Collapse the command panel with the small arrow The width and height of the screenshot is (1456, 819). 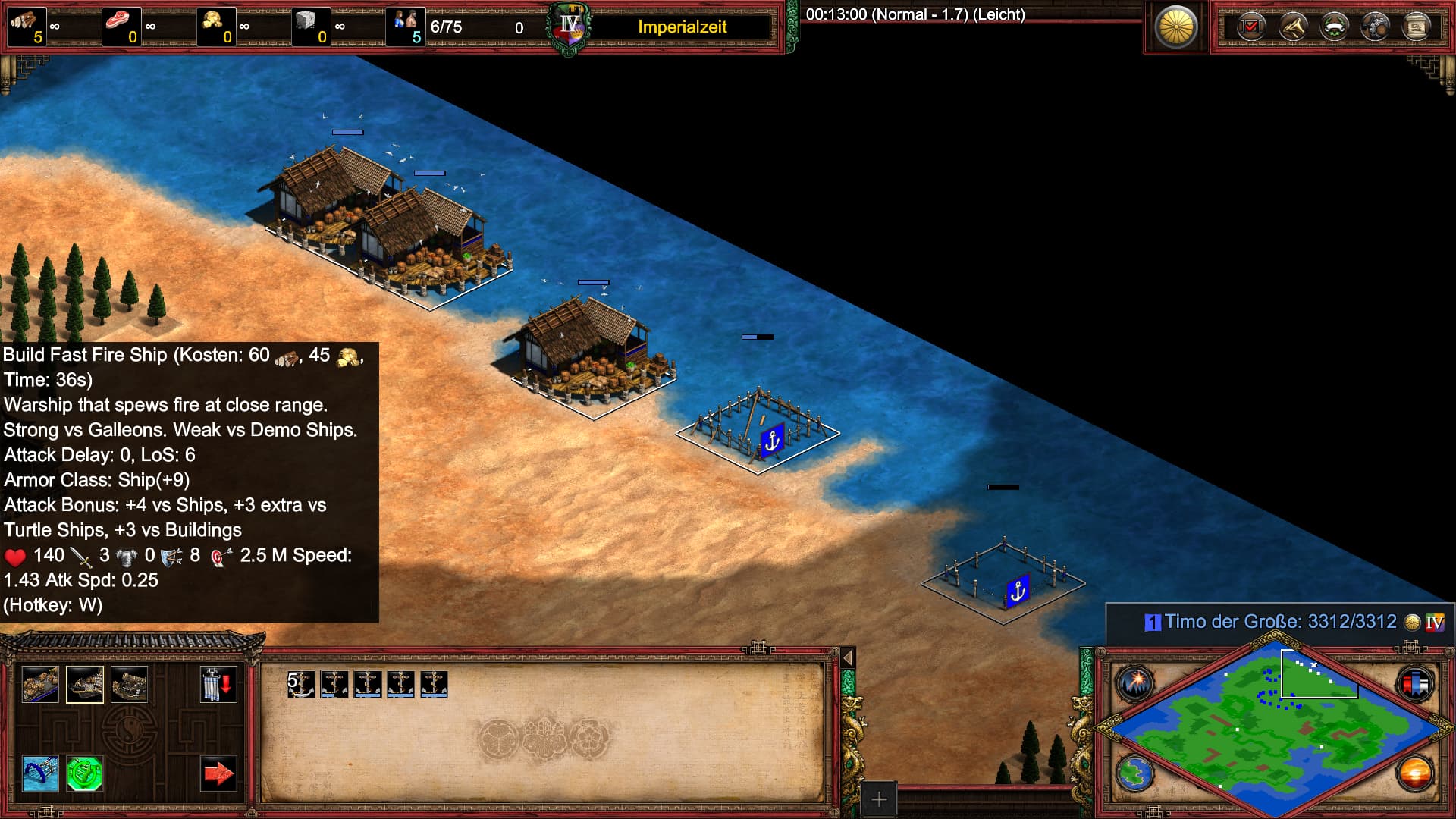(849, 657)
